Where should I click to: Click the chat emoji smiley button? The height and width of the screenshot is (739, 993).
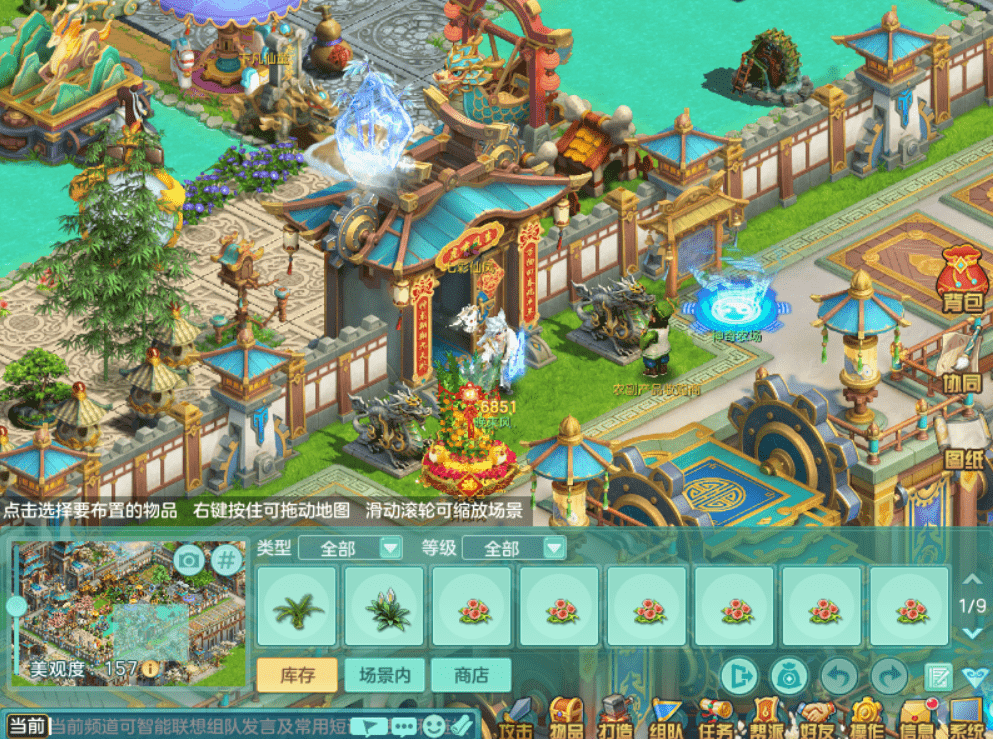pyautogui.click(x=433, y=727)
